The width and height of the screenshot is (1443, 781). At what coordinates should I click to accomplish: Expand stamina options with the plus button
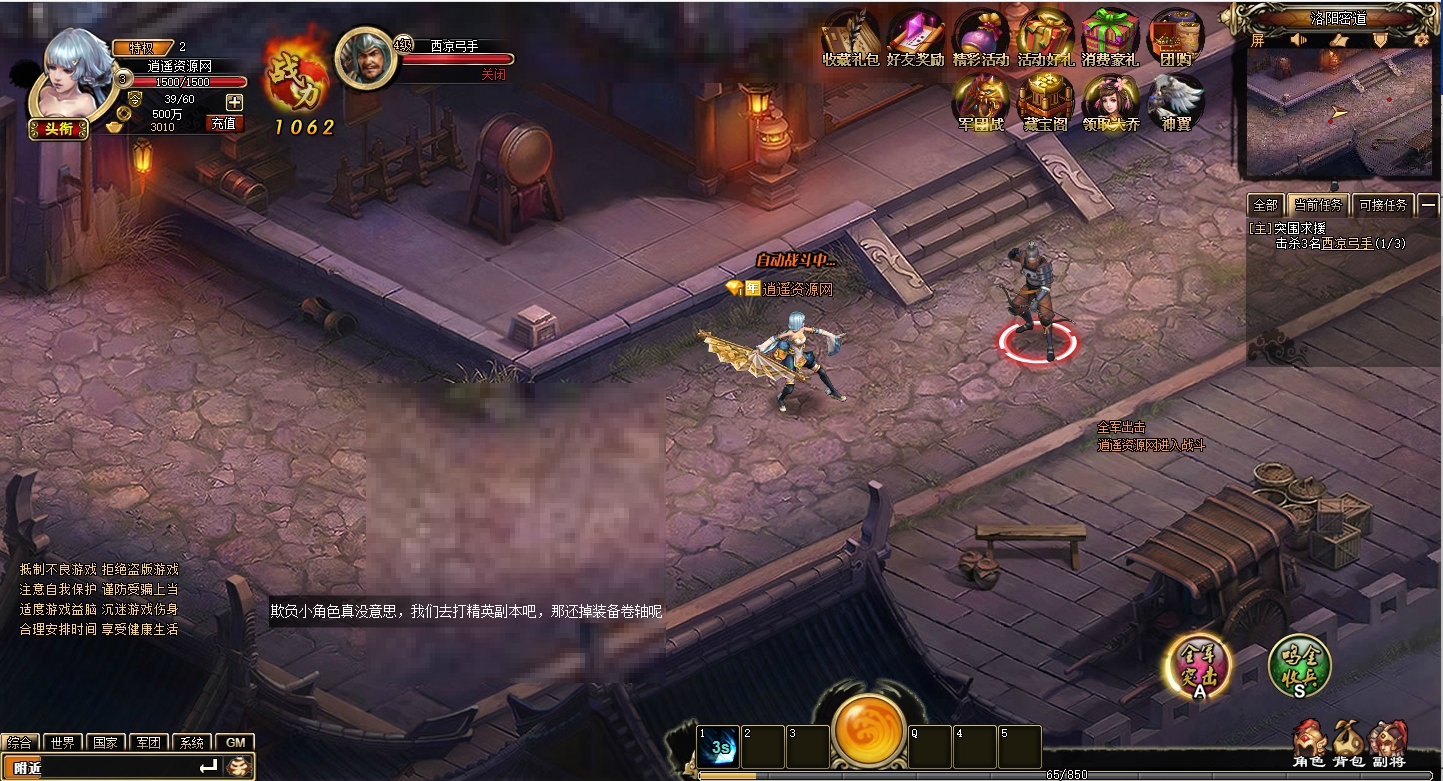coord(233,101)
